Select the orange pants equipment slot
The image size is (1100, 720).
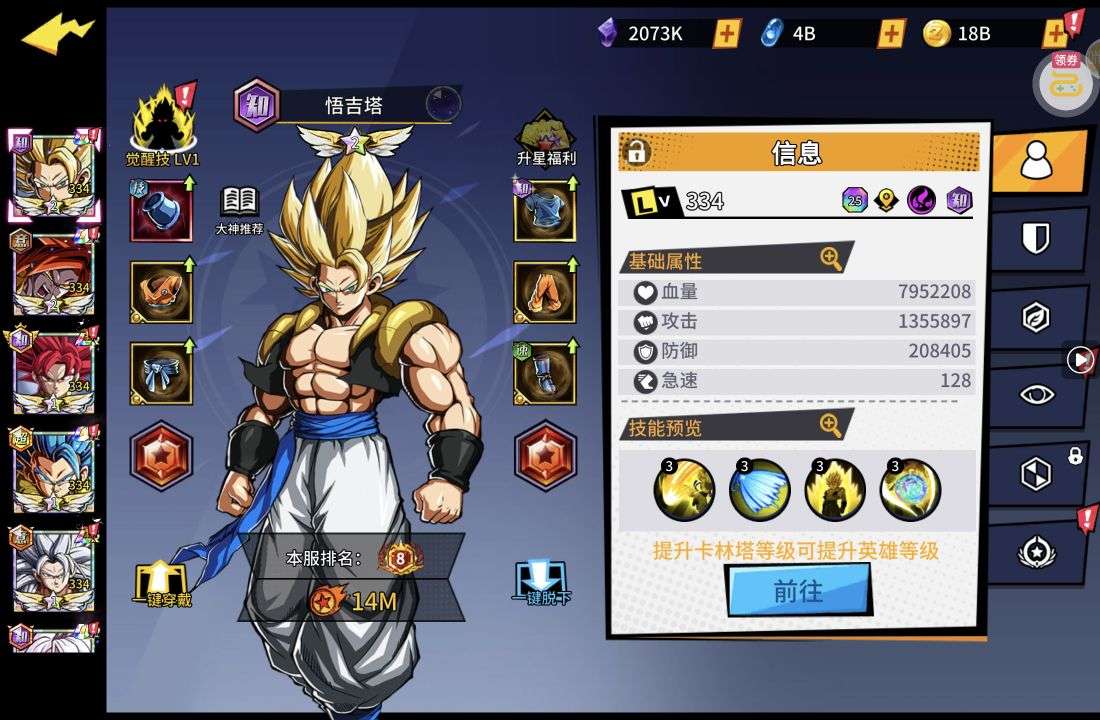pyautogui.click(x=544, y=292)
